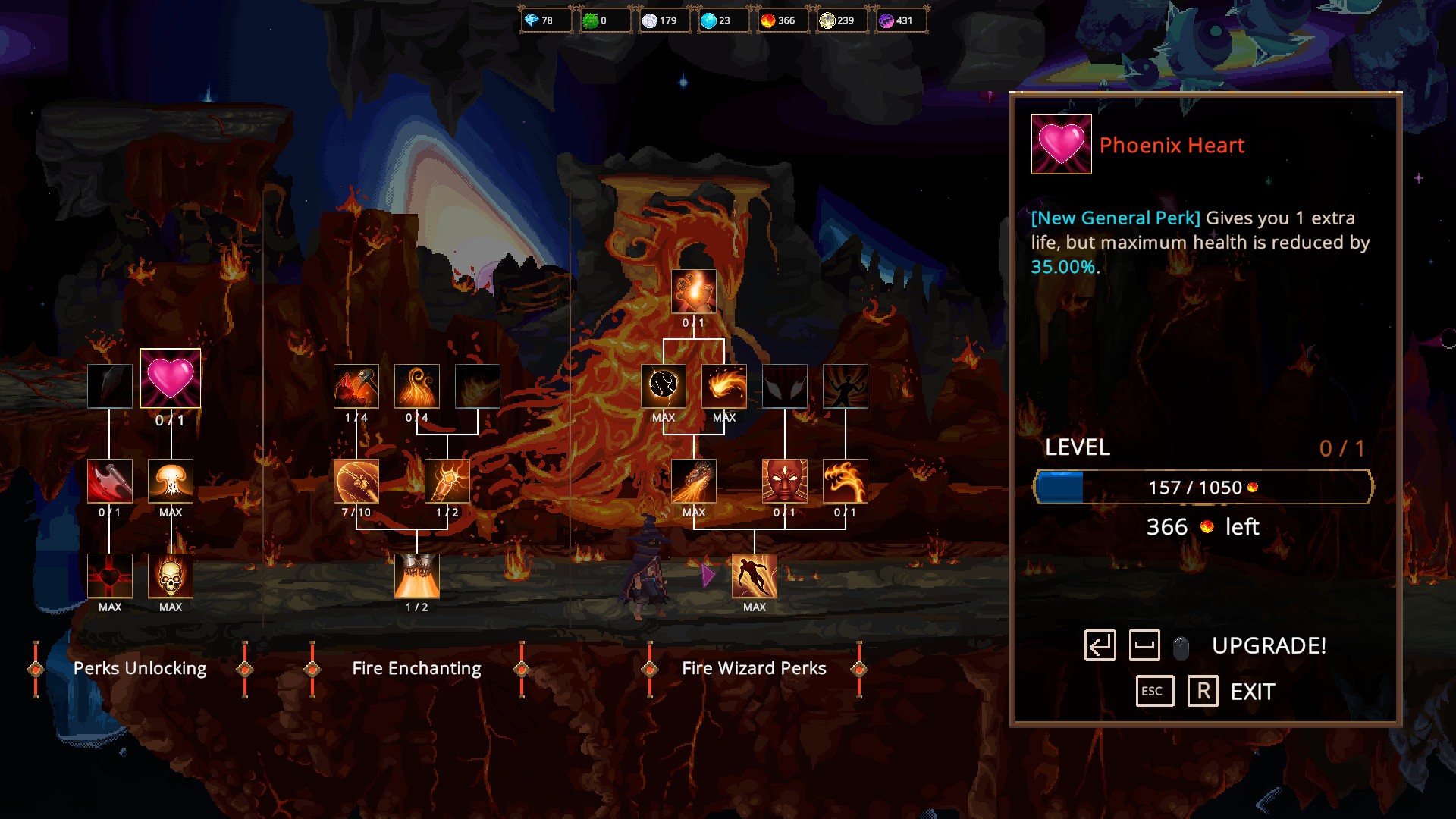
Task: Click the flaming skull perk marked MAX
Action: (171, 577)
